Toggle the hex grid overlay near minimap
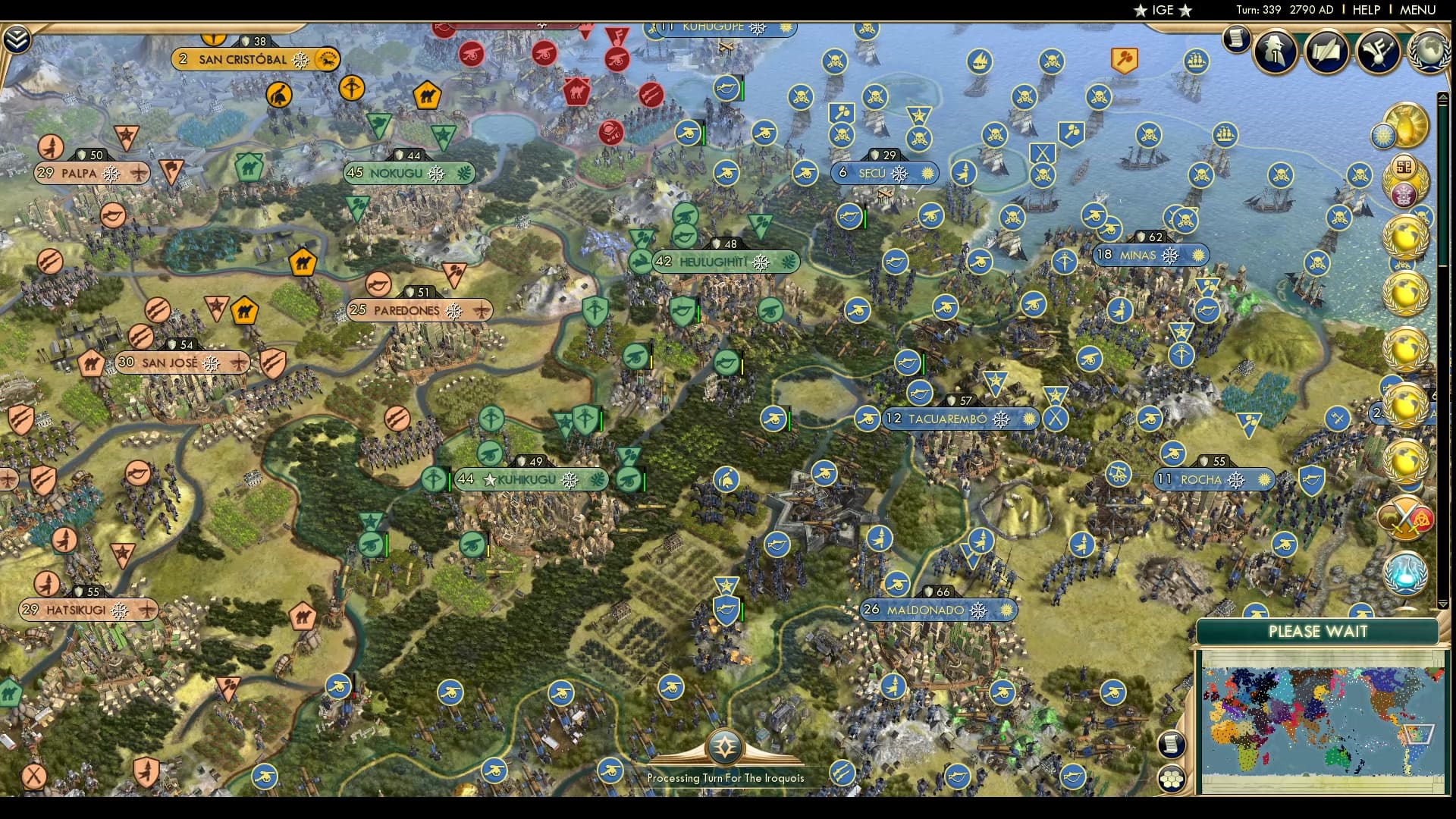This screenshot has height=819, width=1456. (1172, 780)
